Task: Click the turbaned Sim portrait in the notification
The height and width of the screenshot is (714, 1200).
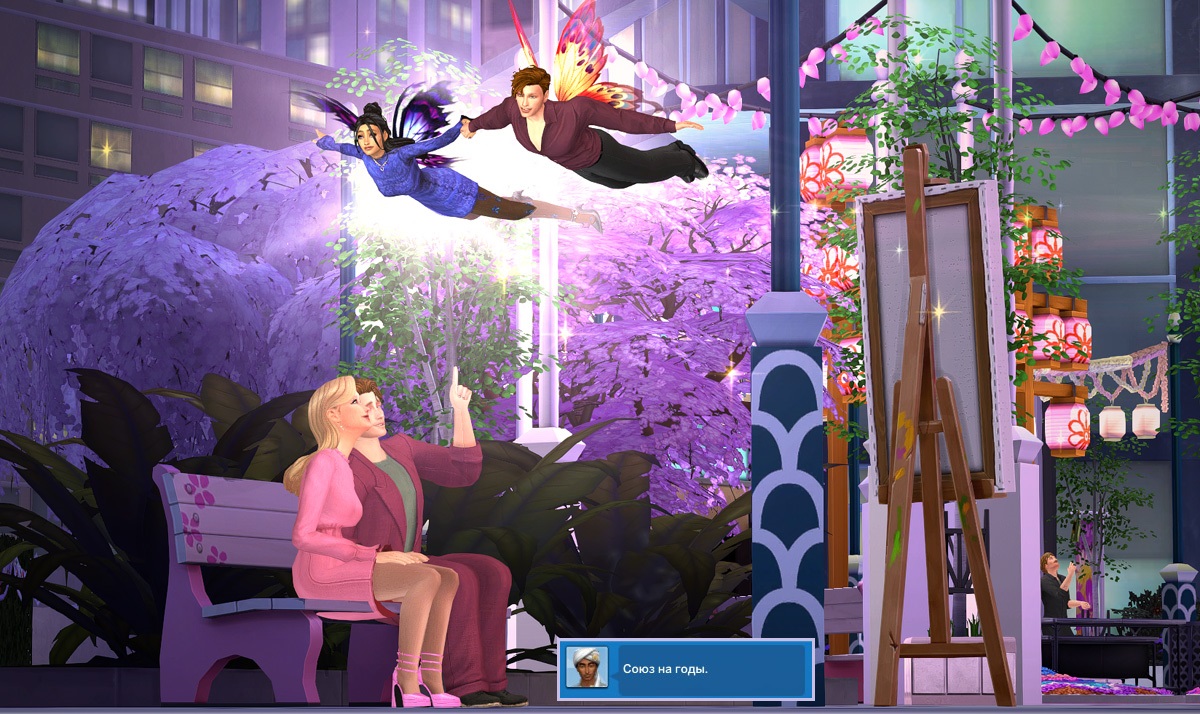Action: click(586, 668)
